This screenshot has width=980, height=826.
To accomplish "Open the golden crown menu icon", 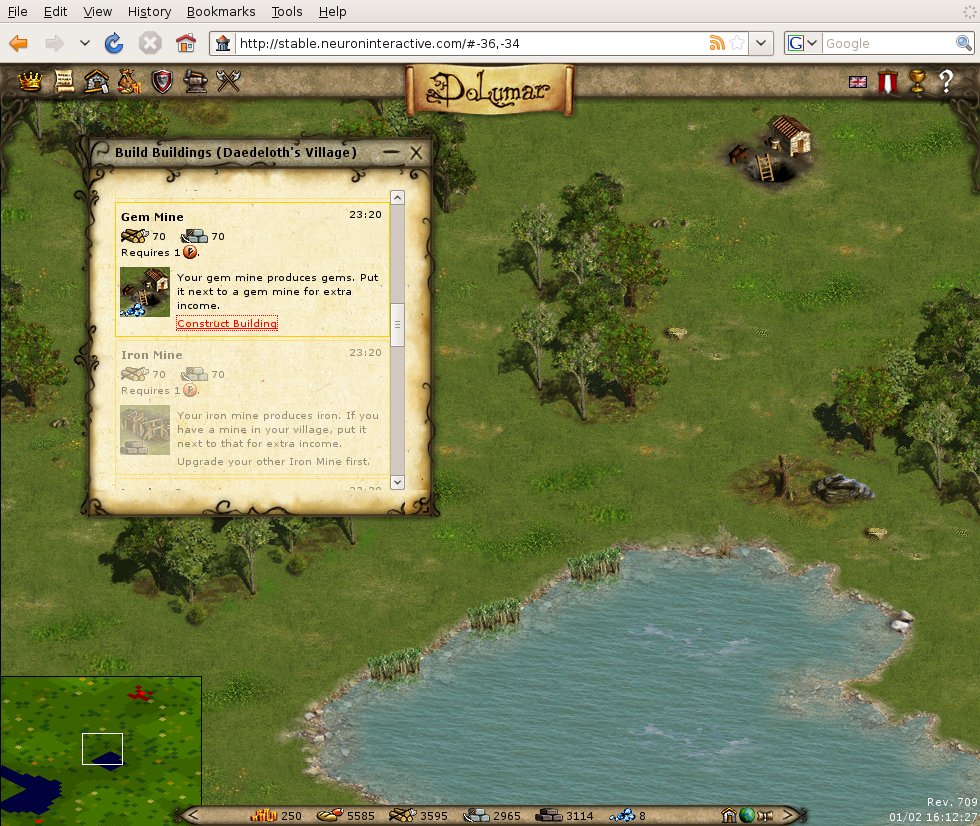I will click(x=31, y=81).
